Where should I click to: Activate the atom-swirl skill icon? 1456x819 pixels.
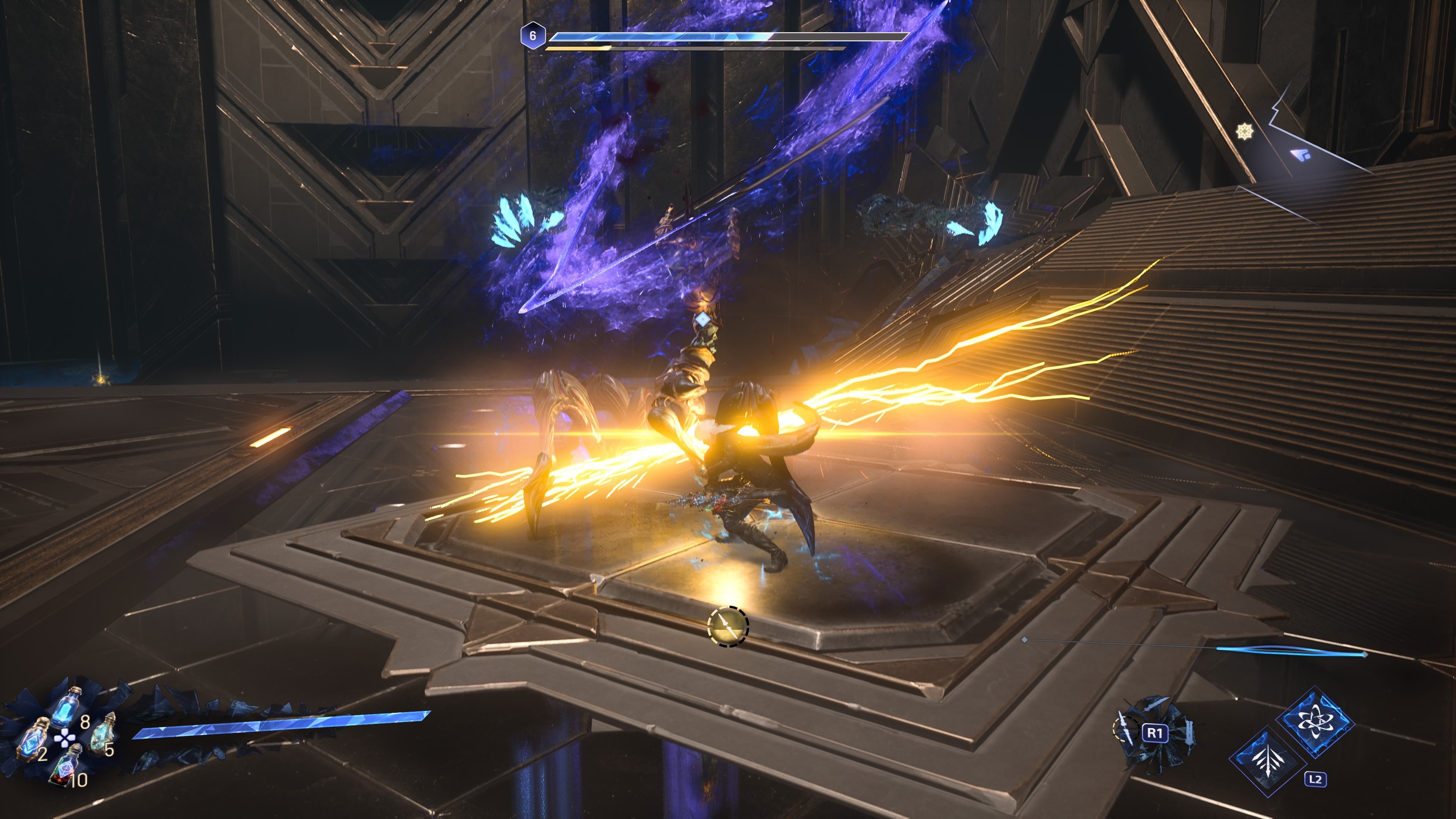coord(1315,722)
